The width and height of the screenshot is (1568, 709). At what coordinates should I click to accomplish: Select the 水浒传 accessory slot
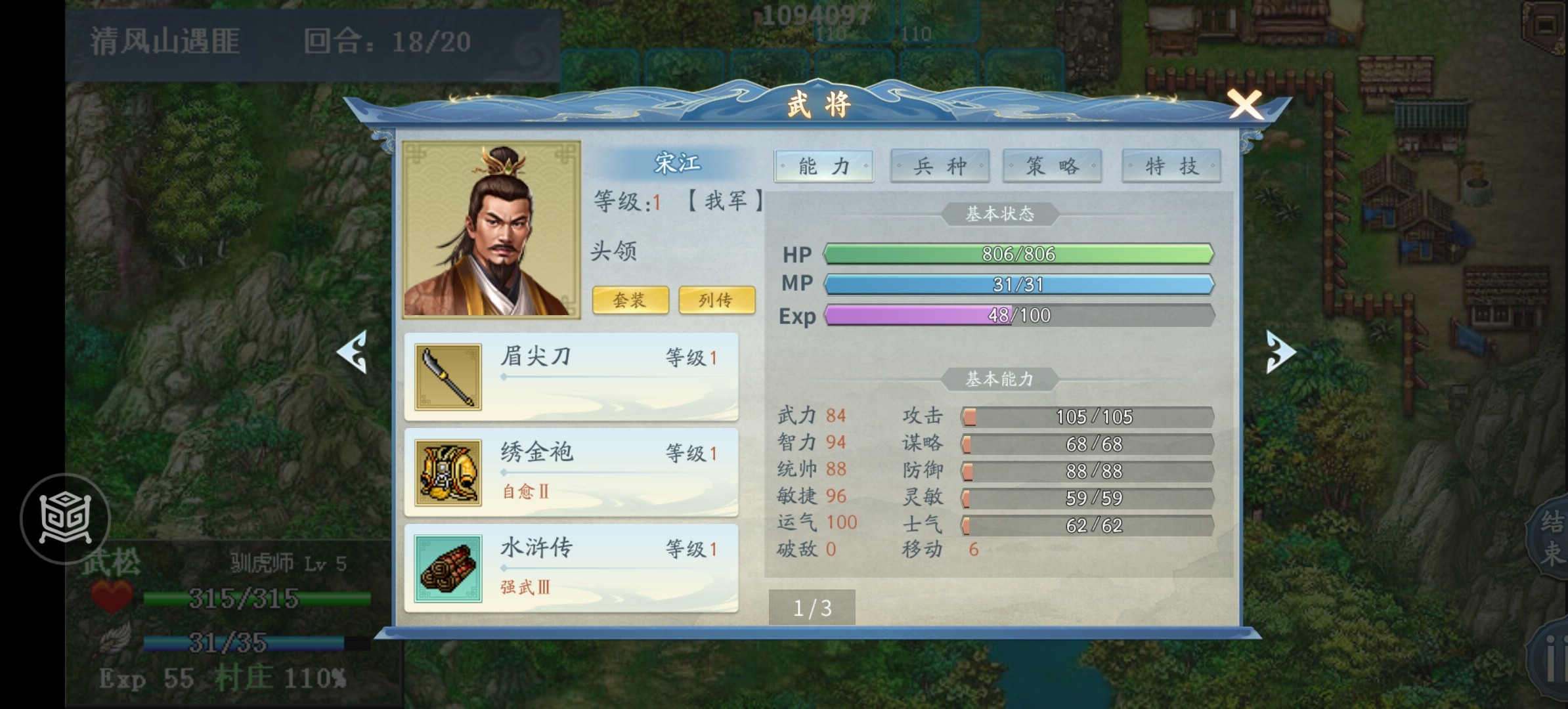(571, 569)
